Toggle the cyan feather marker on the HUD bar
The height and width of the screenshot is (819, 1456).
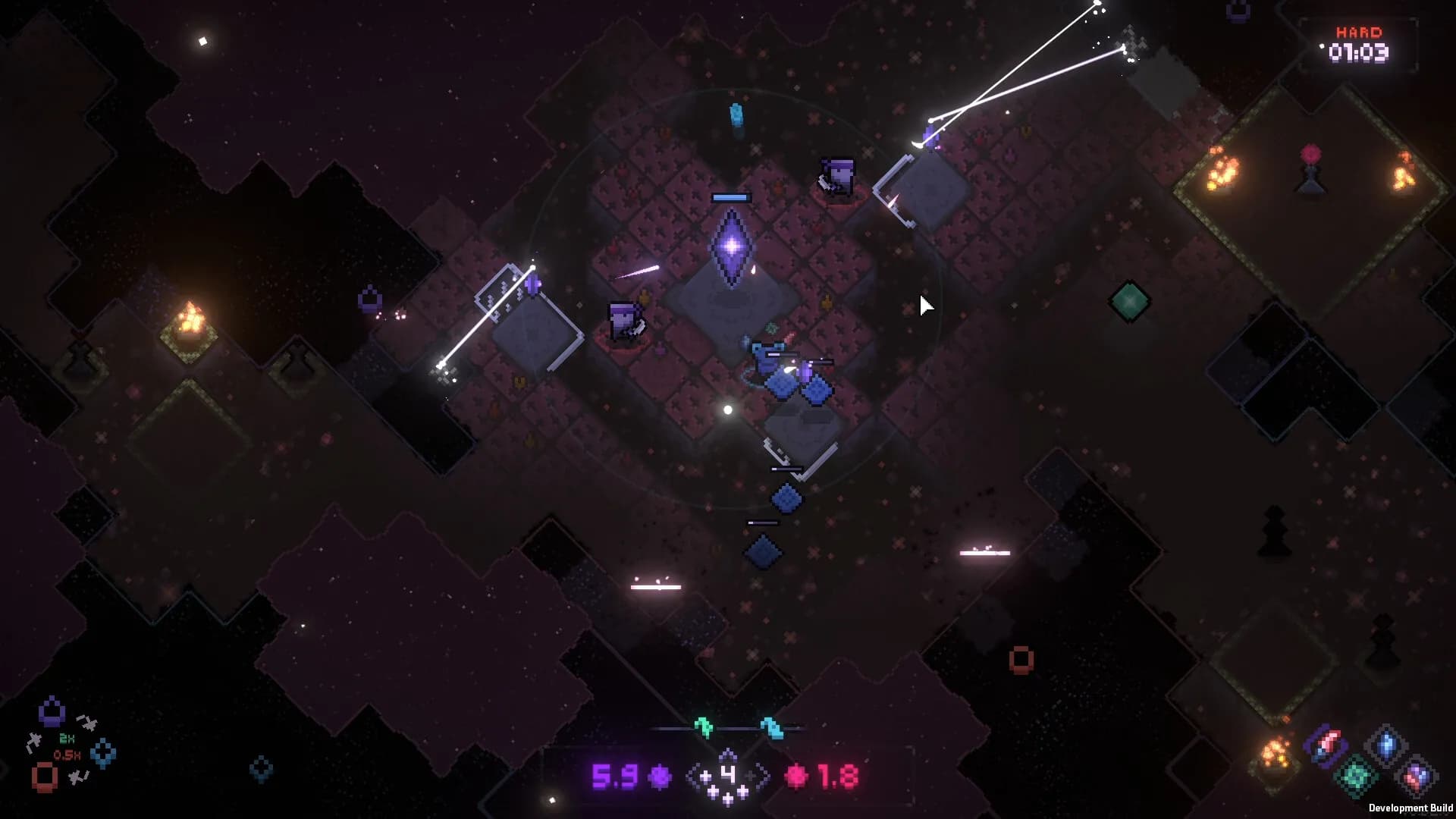click(772, 728)
